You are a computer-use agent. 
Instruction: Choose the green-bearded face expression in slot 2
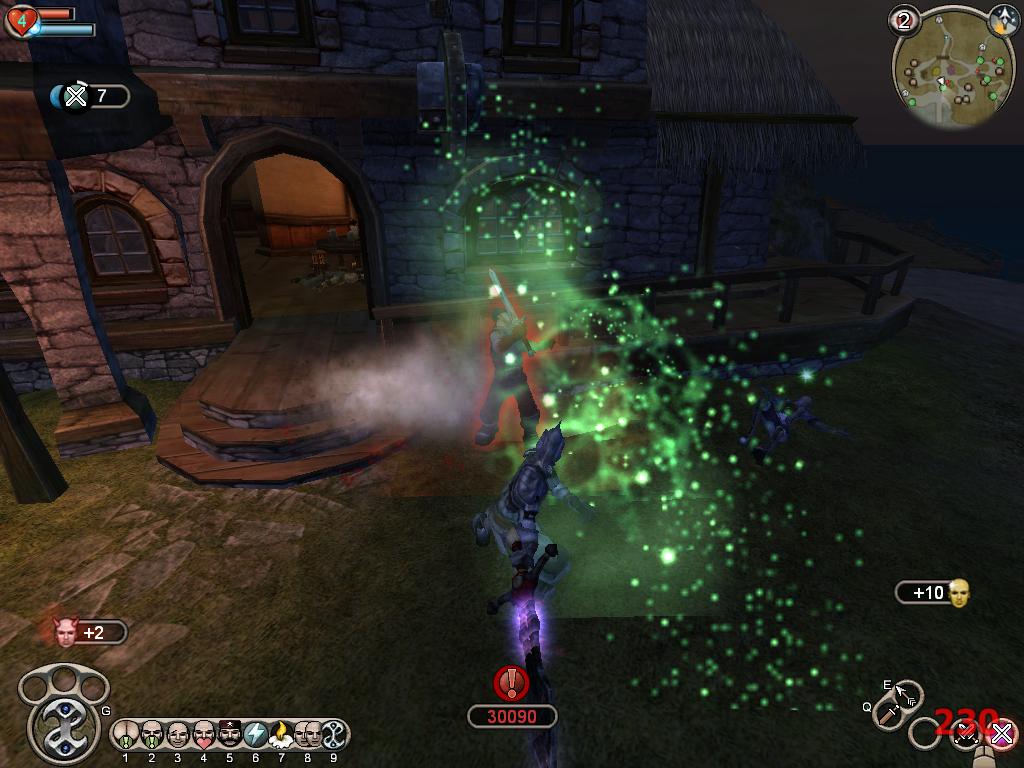(x=152, y=734)
